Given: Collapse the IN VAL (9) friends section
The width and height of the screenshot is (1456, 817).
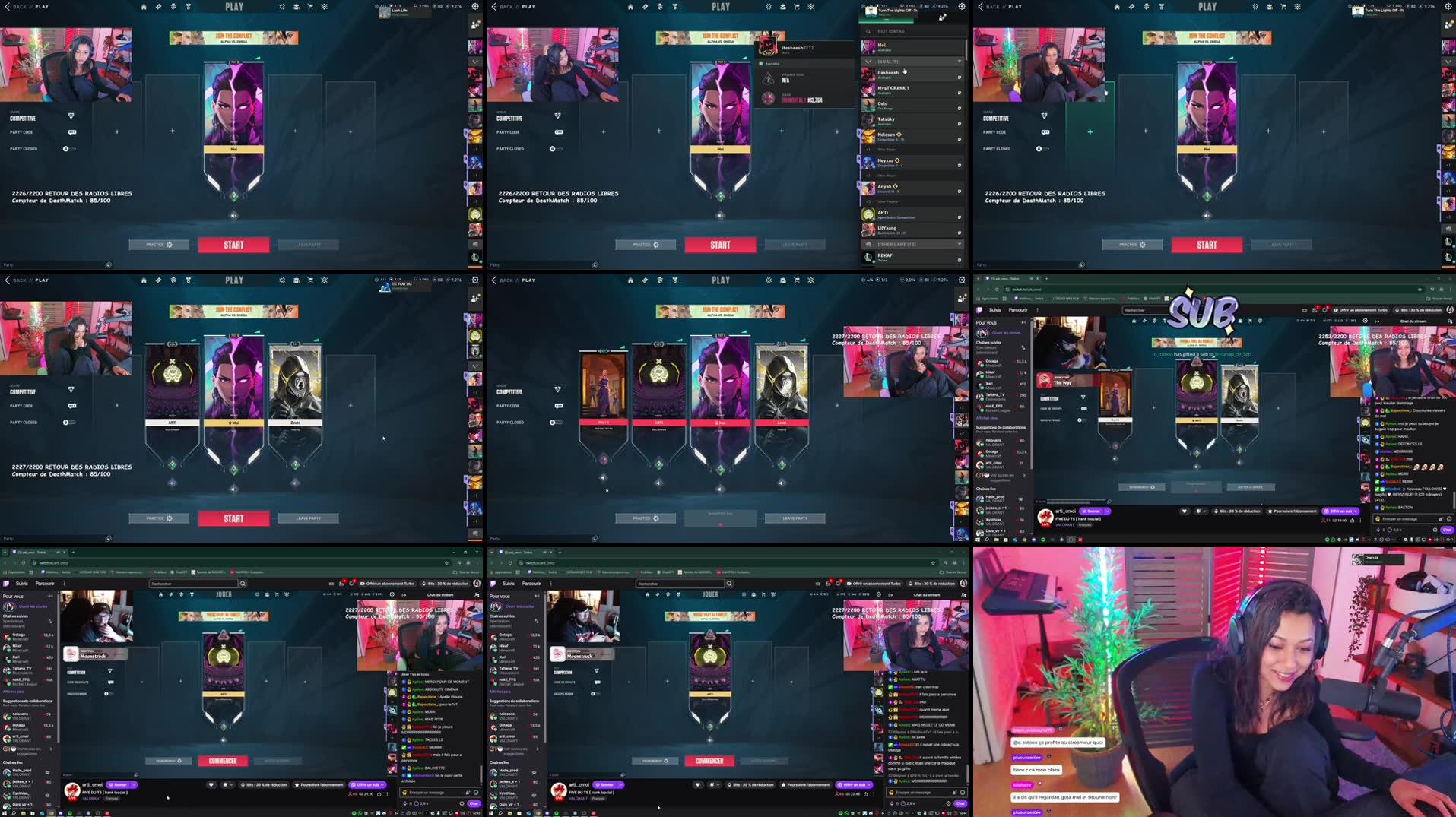Looking at the screenshot, I should click(868, 62).
